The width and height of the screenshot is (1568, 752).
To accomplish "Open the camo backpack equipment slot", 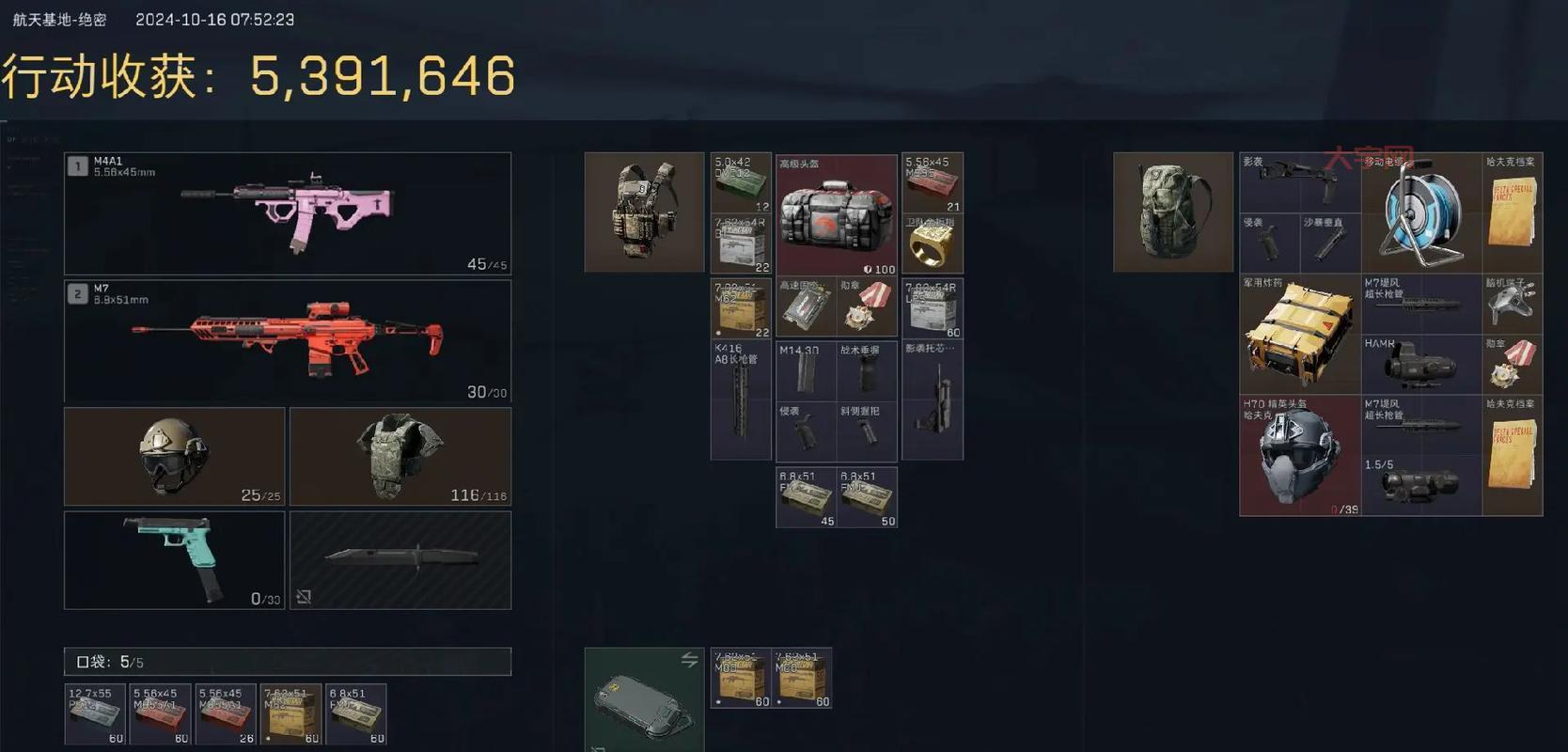I will [1172, 212].
